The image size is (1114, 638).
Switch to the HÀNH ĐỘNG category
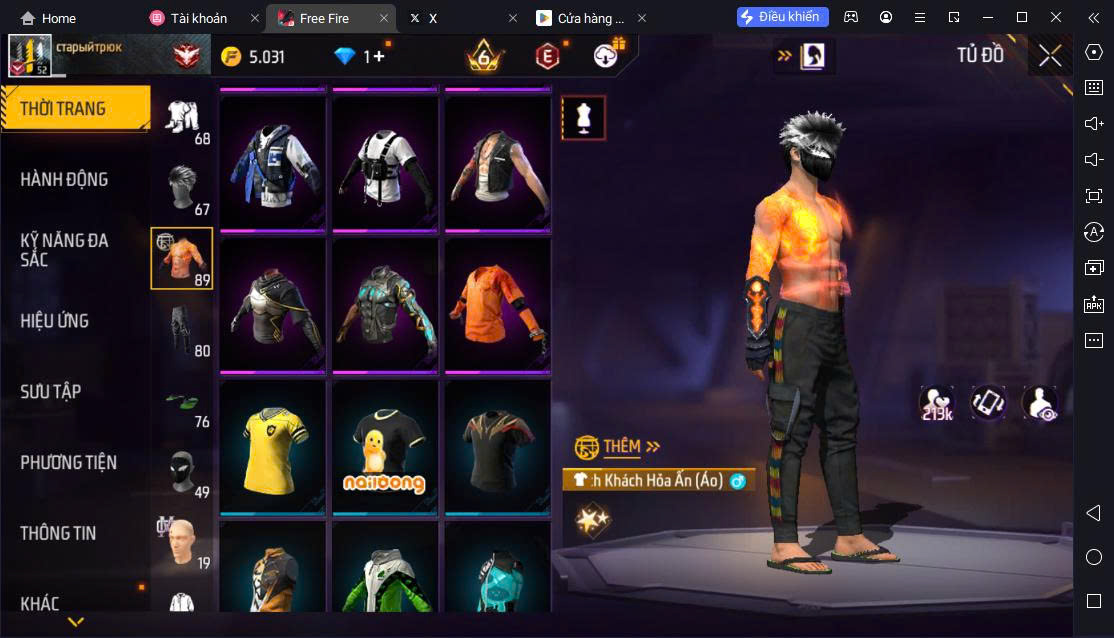[x=65, y=180]
